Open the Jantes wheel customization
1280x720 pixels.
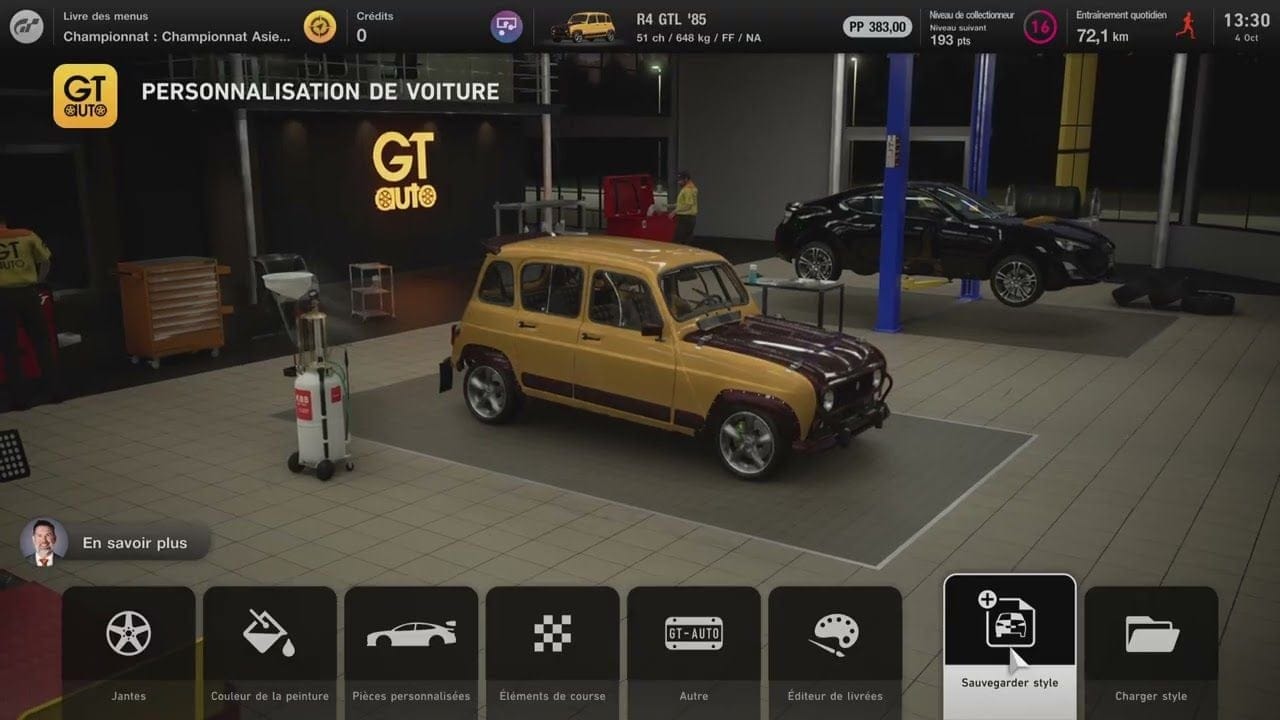pyautogui.click(x=128, y=650)
